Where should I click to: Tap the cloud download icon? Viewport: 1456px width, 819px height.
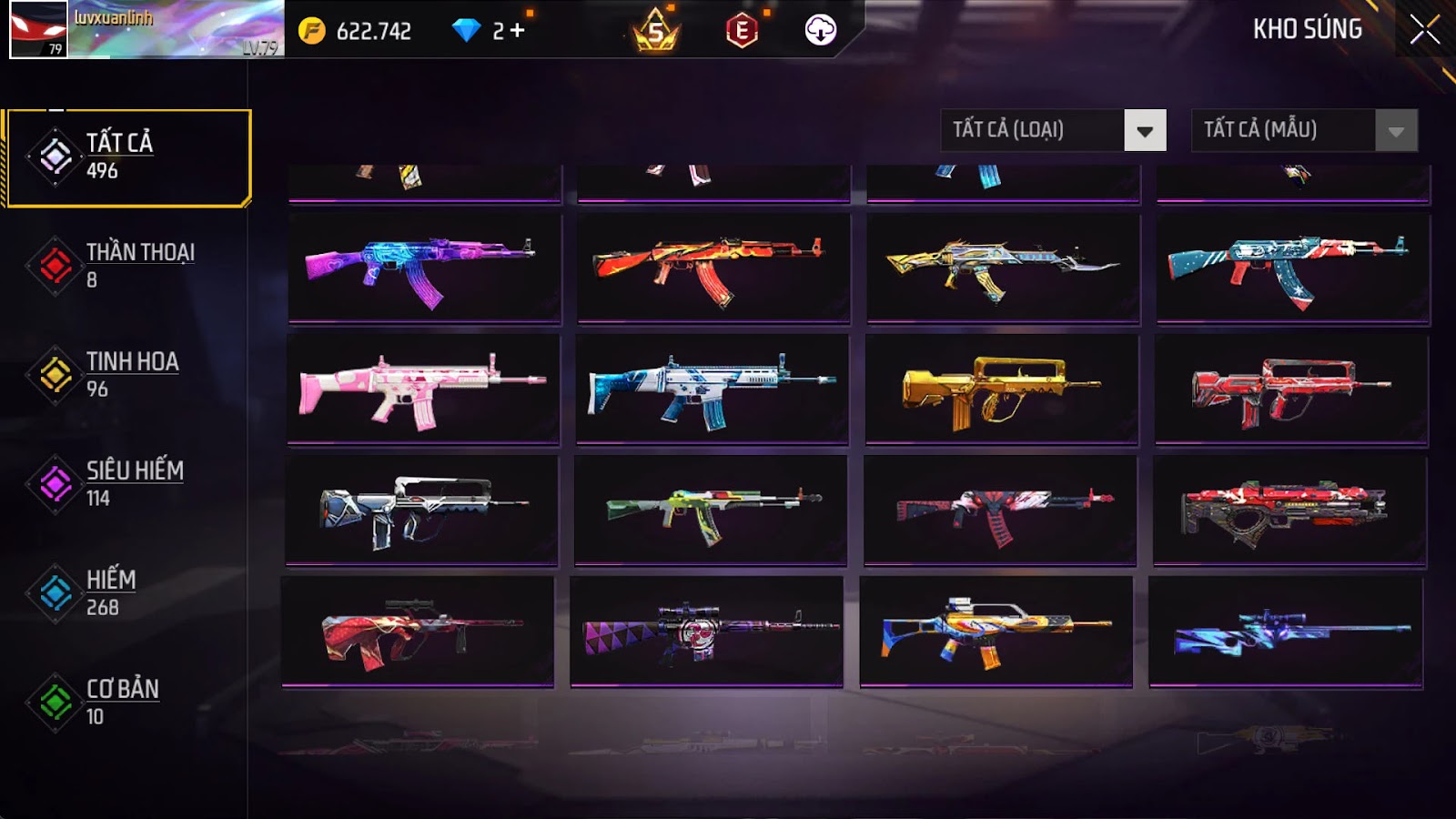[x=820, y=31]
